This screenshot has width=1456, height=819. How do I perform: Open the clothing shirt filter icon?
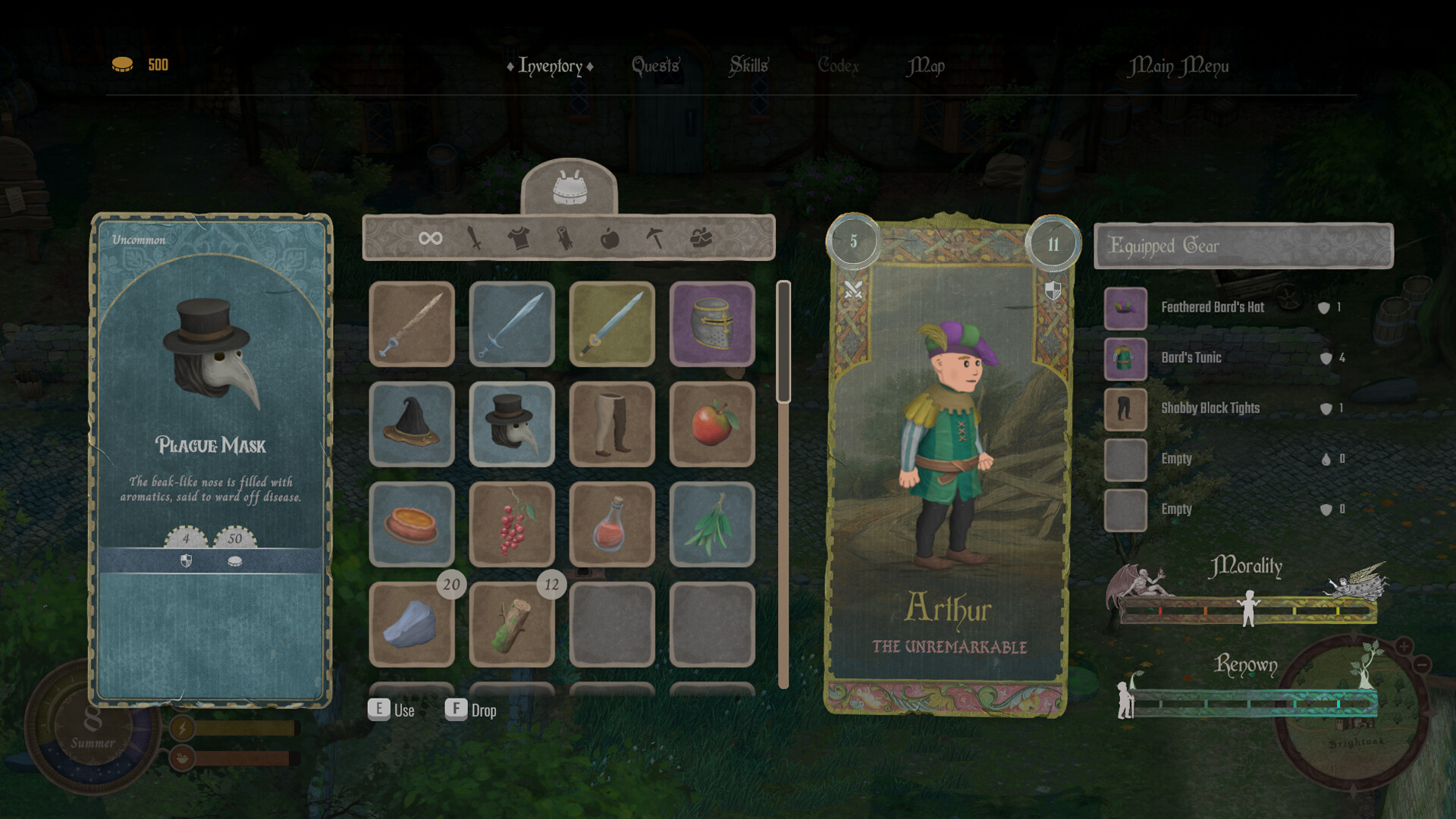(519, 237)
